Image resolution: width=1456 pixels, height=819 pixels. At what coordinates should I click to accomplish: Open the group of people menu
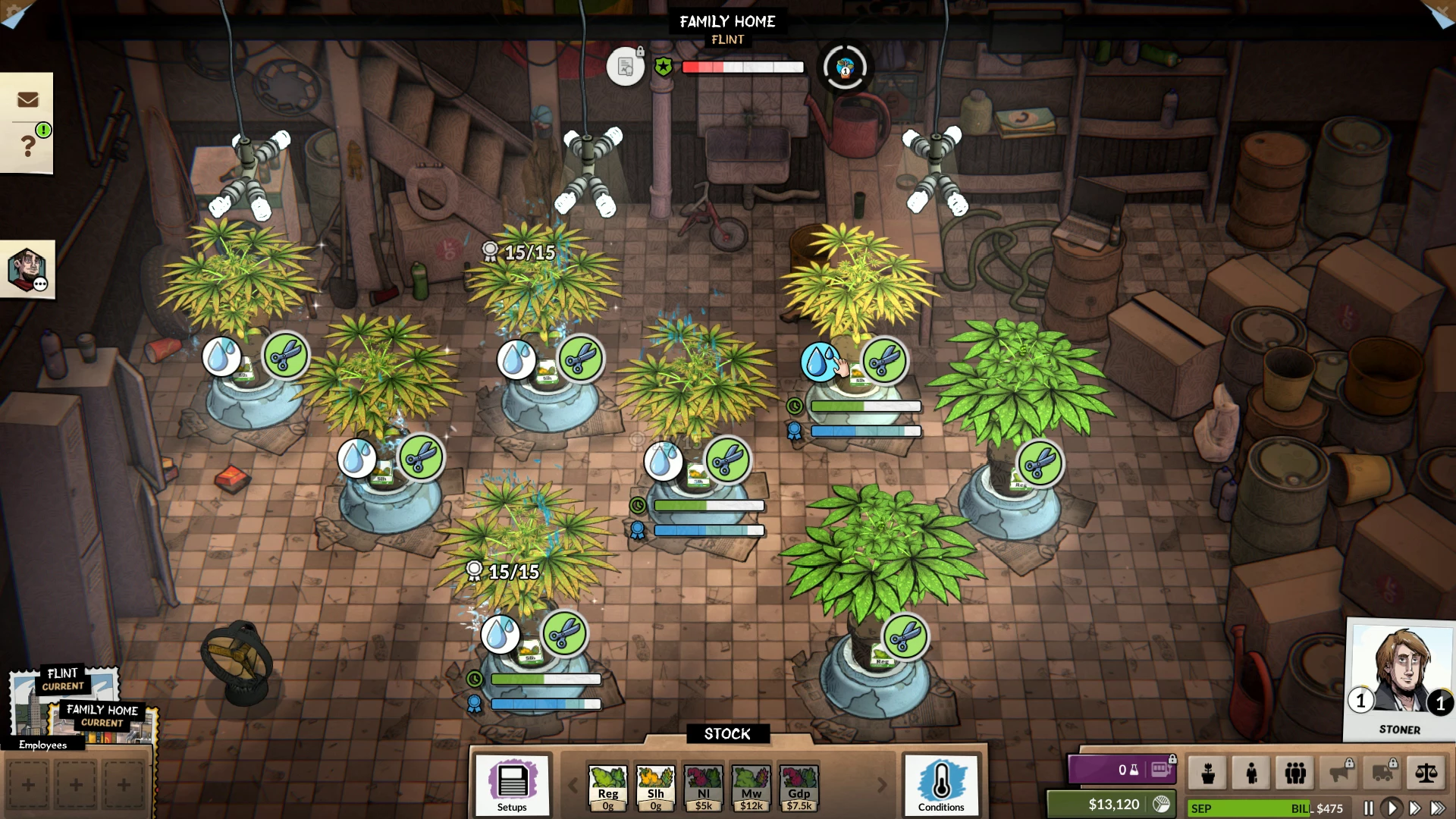pyautogui.click(x=1295, y=773)
